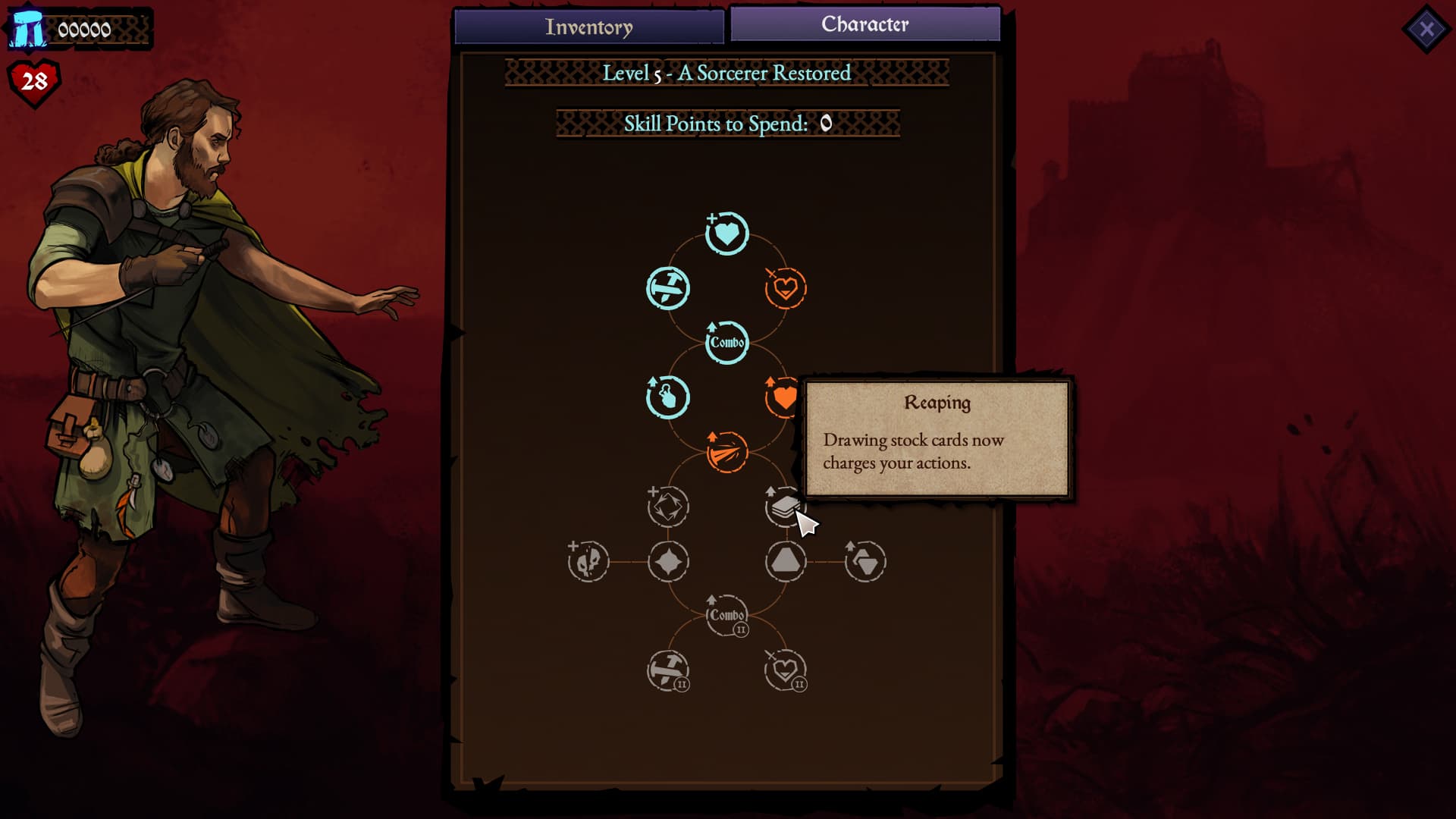Select the teal potion upgrade skill
The image size is (1456, 819).
click(667, 397)
